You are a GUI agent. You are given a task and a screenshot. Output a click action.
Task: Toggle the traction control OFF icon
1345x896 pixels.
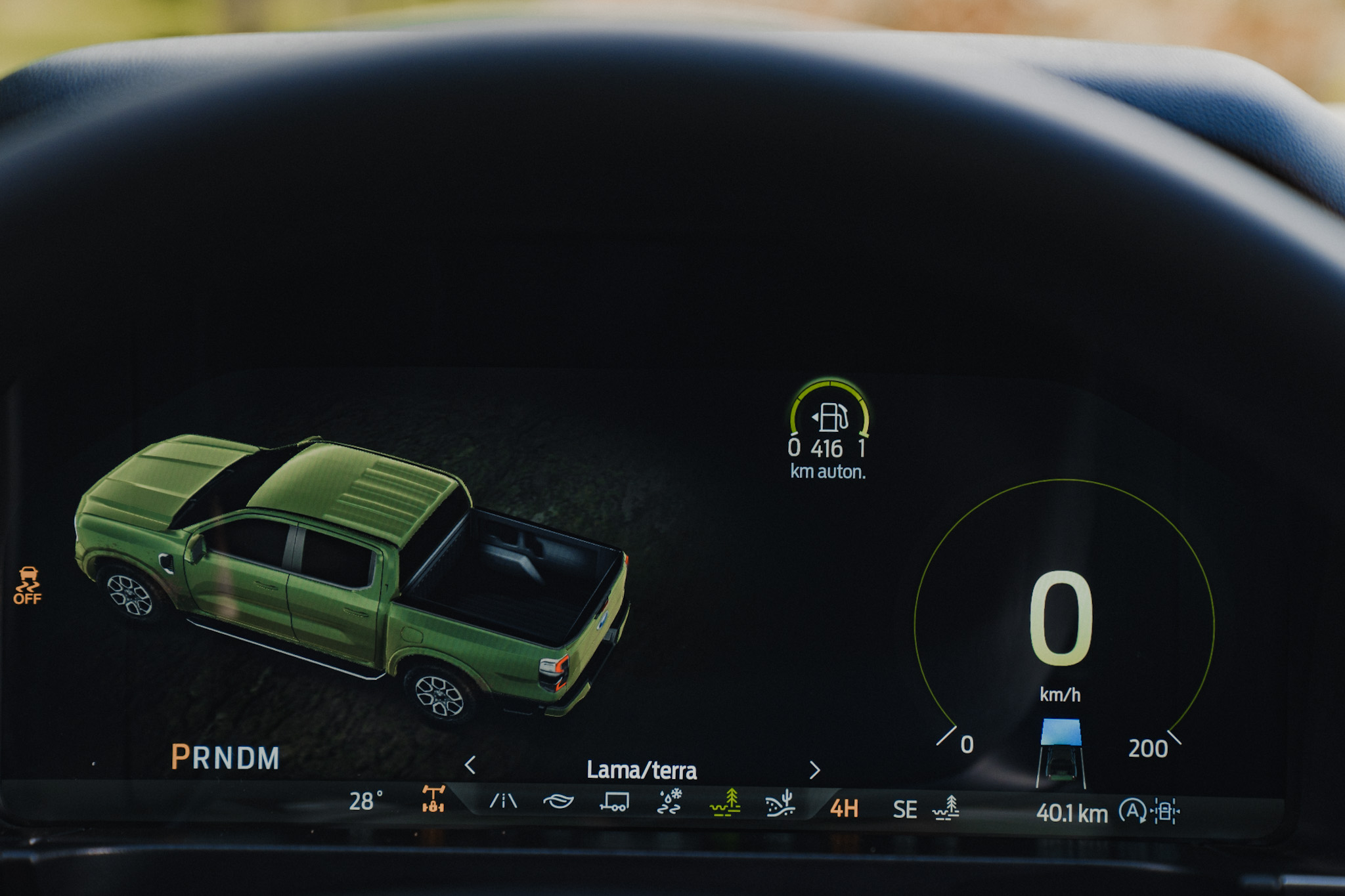pos(28,586)
